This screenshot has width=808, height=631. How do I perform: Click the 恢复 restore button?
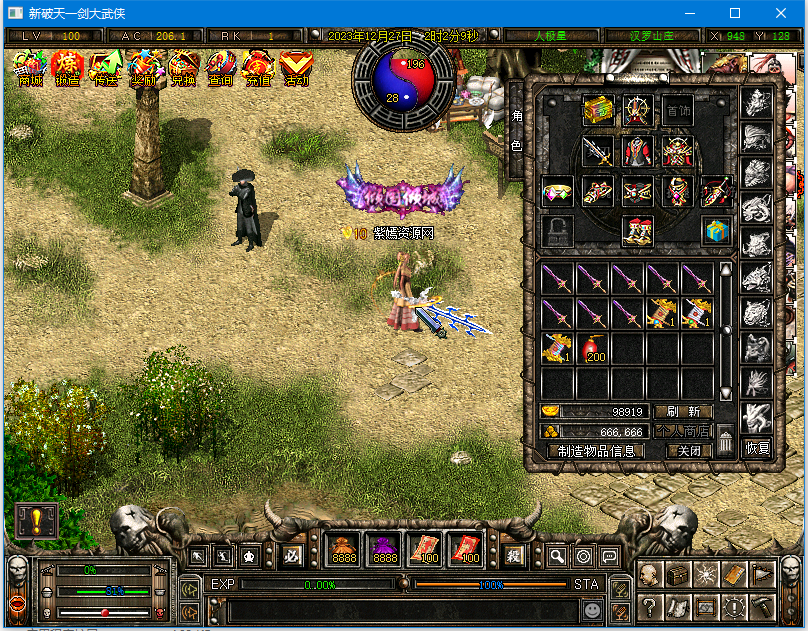[x=758, y=448]
